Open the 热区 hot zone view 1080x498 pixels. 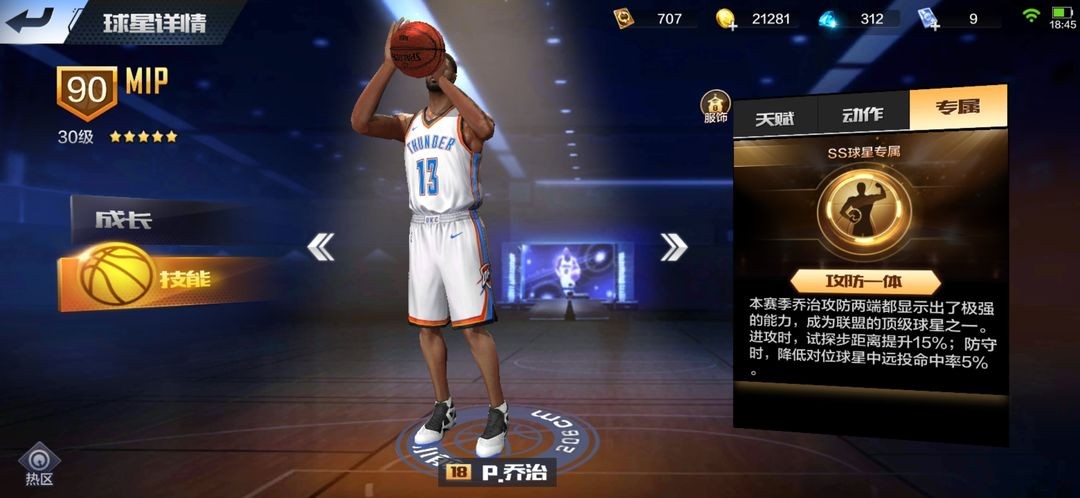pyautogui.click(x=40, y=465)
